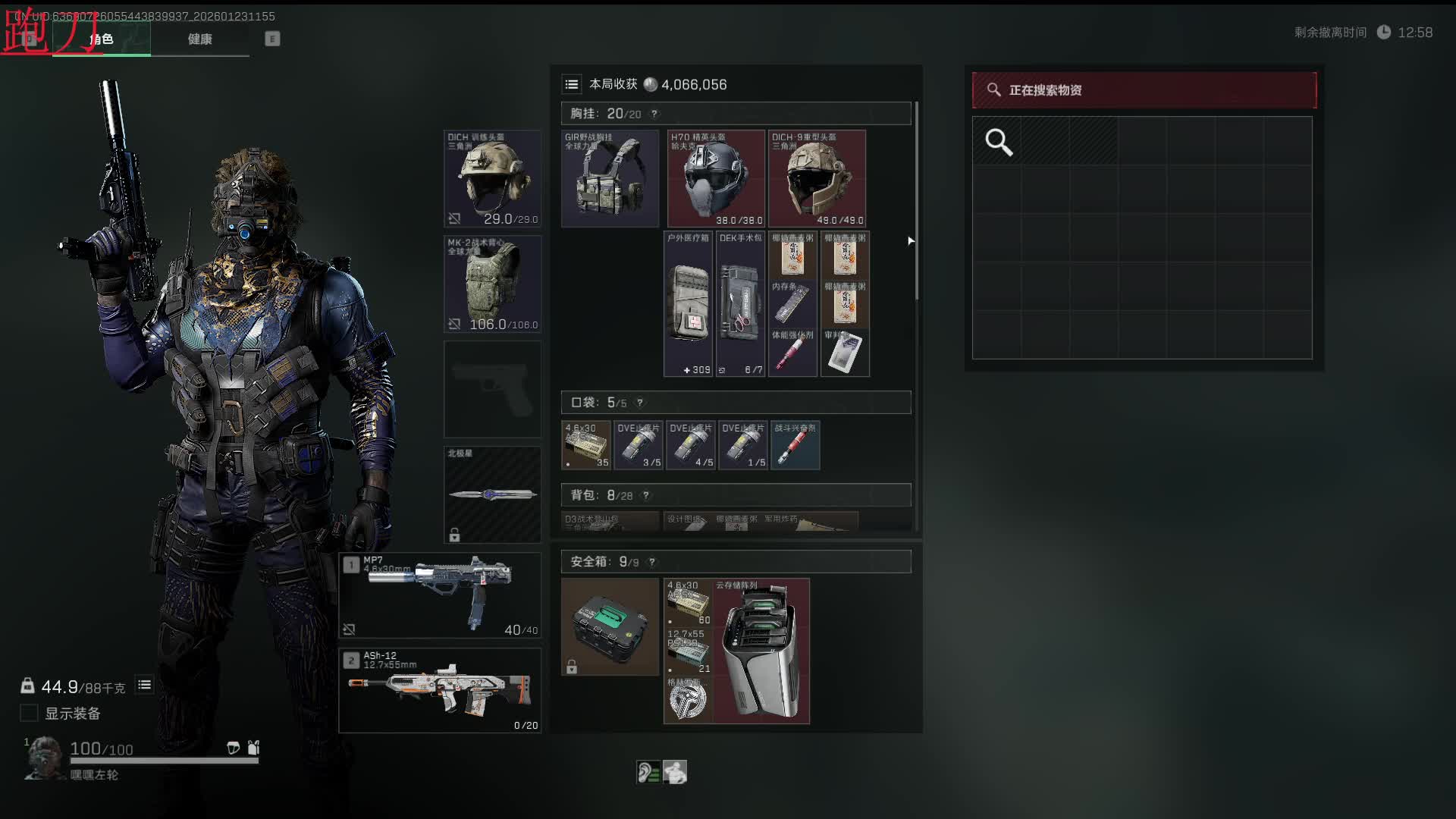Viewport: 1456px width, 819px height.
Task: Click the equipped DICH training helmet slot
Action: pos(492,179)
